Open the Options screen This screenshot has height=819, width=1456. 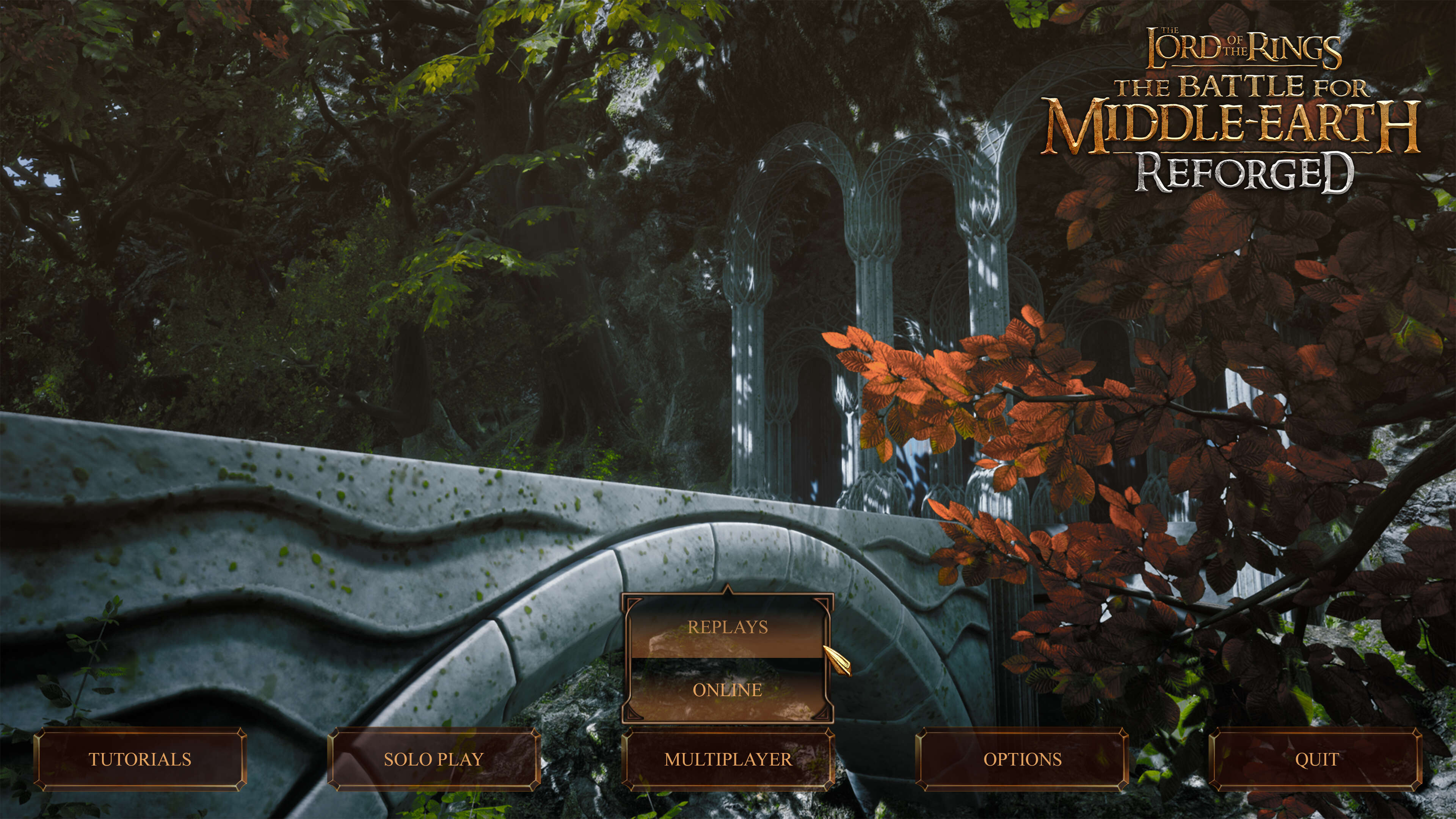click(1022, 759)
